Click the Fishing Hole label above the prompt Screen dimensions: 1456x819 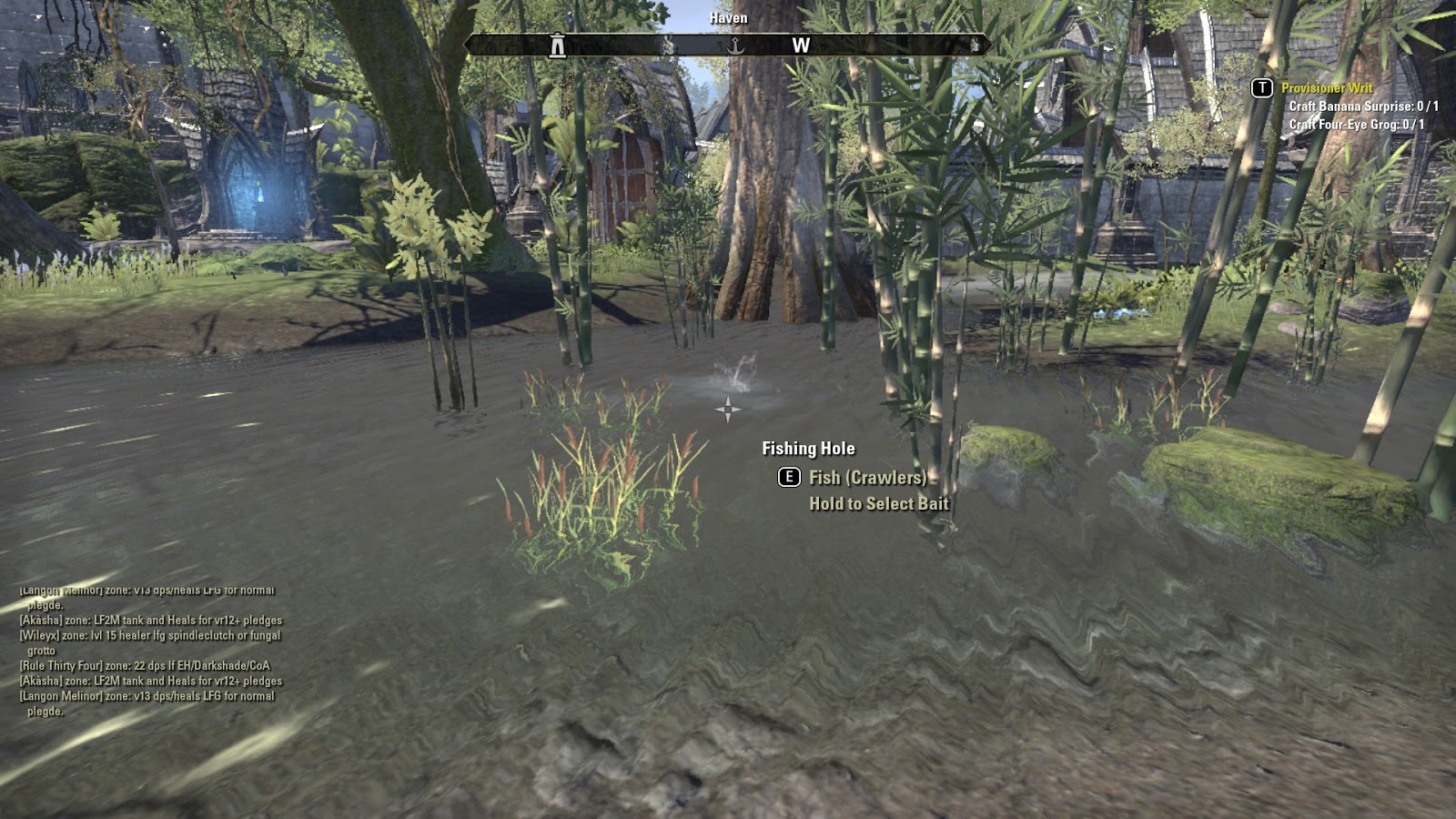point(807,448)
